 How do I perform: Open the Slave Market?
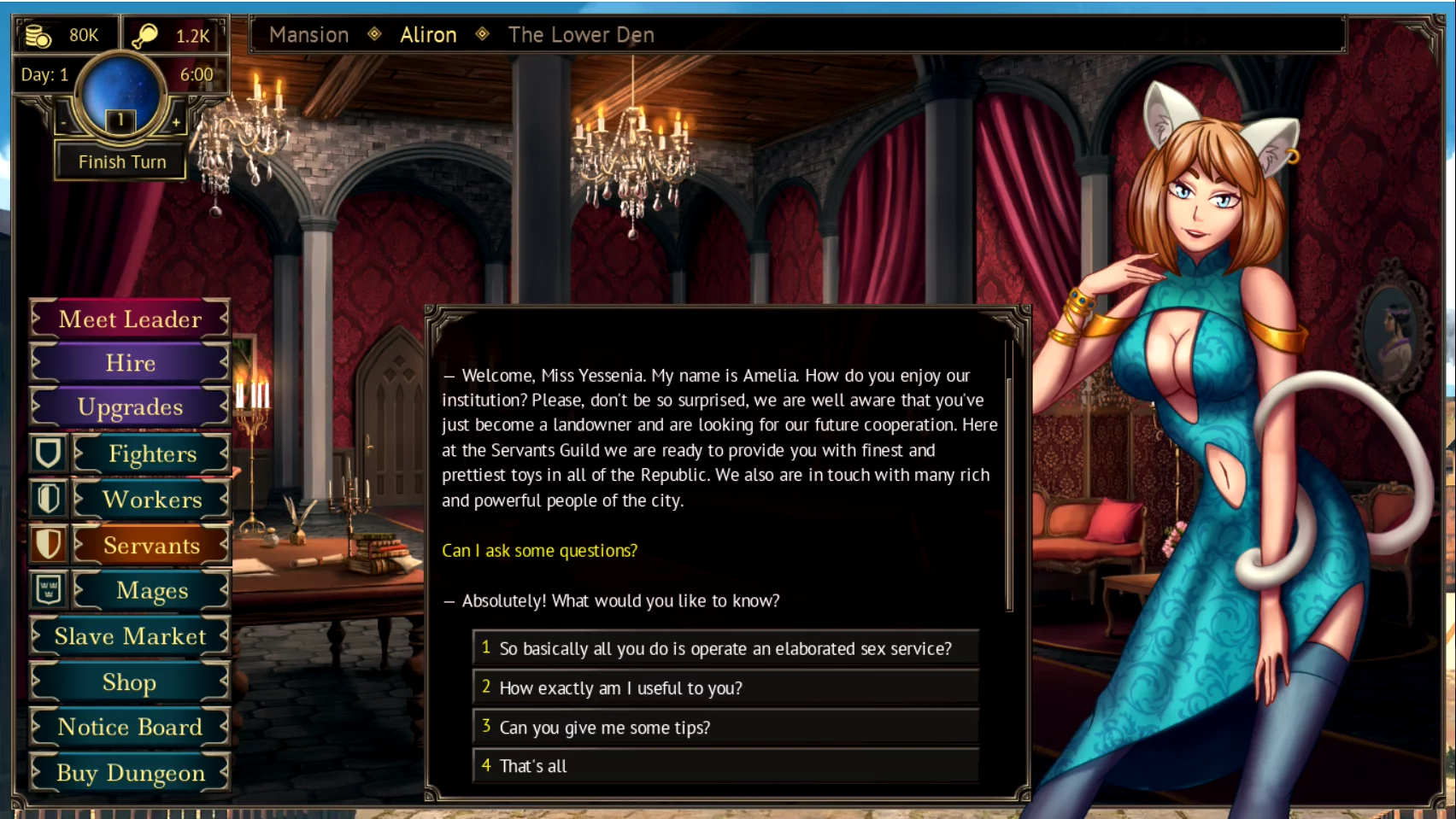[130, 637]
